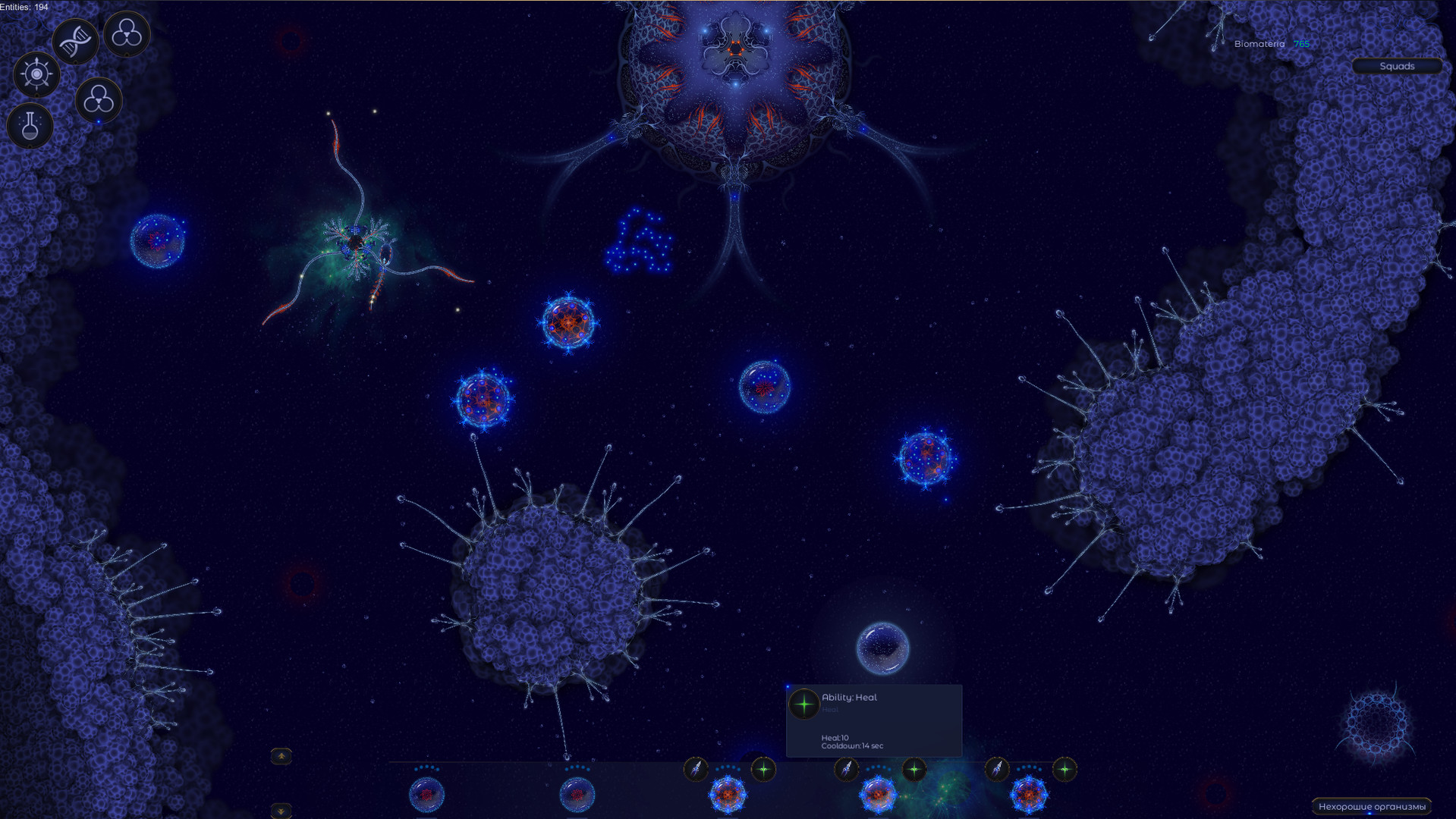Expand the squad bar with the up arrow
This screenshot has height=819, width=1456.
(281, 756)
